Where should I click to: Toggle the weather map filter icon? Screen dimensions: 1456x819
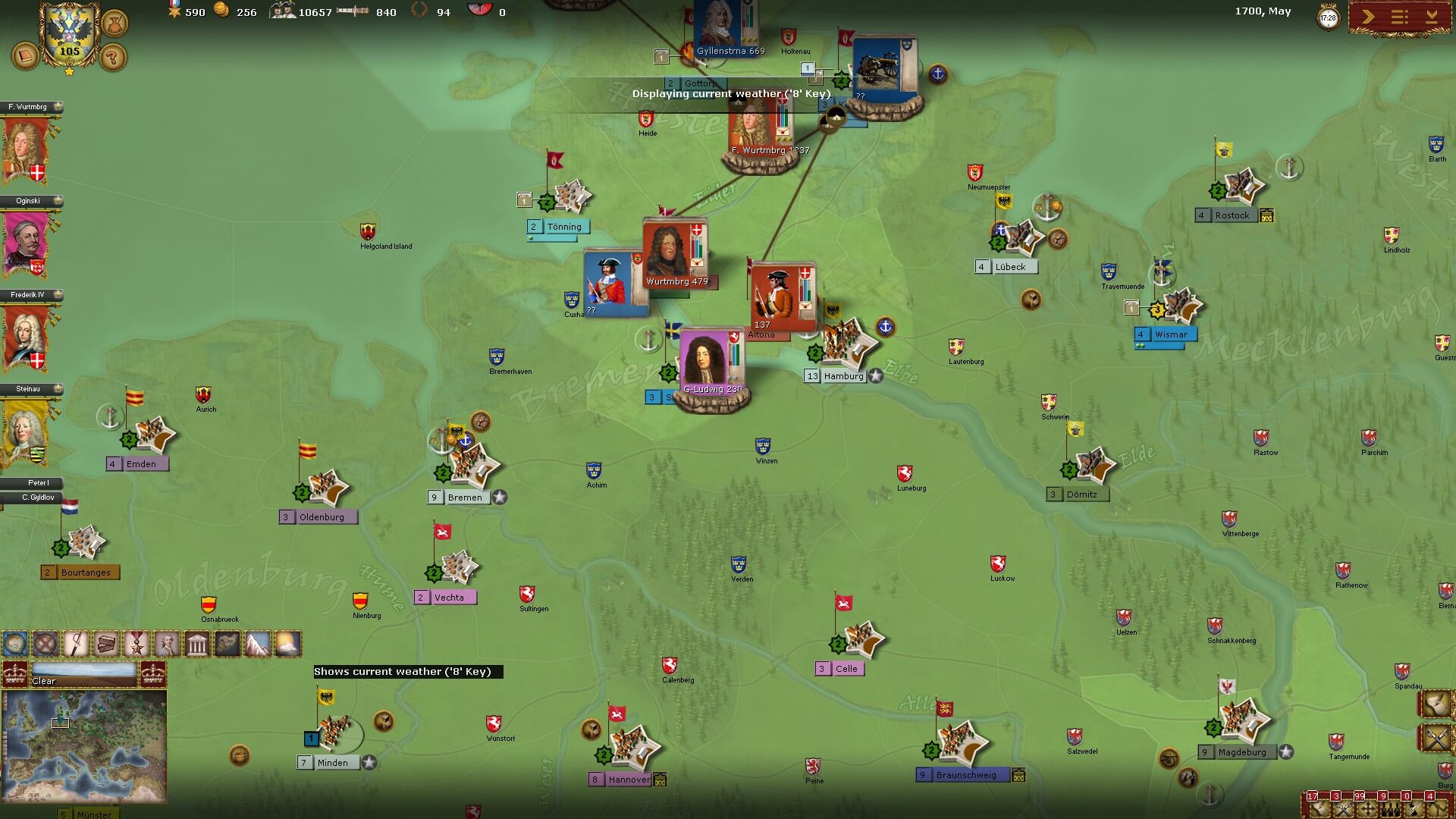point(287,644)
